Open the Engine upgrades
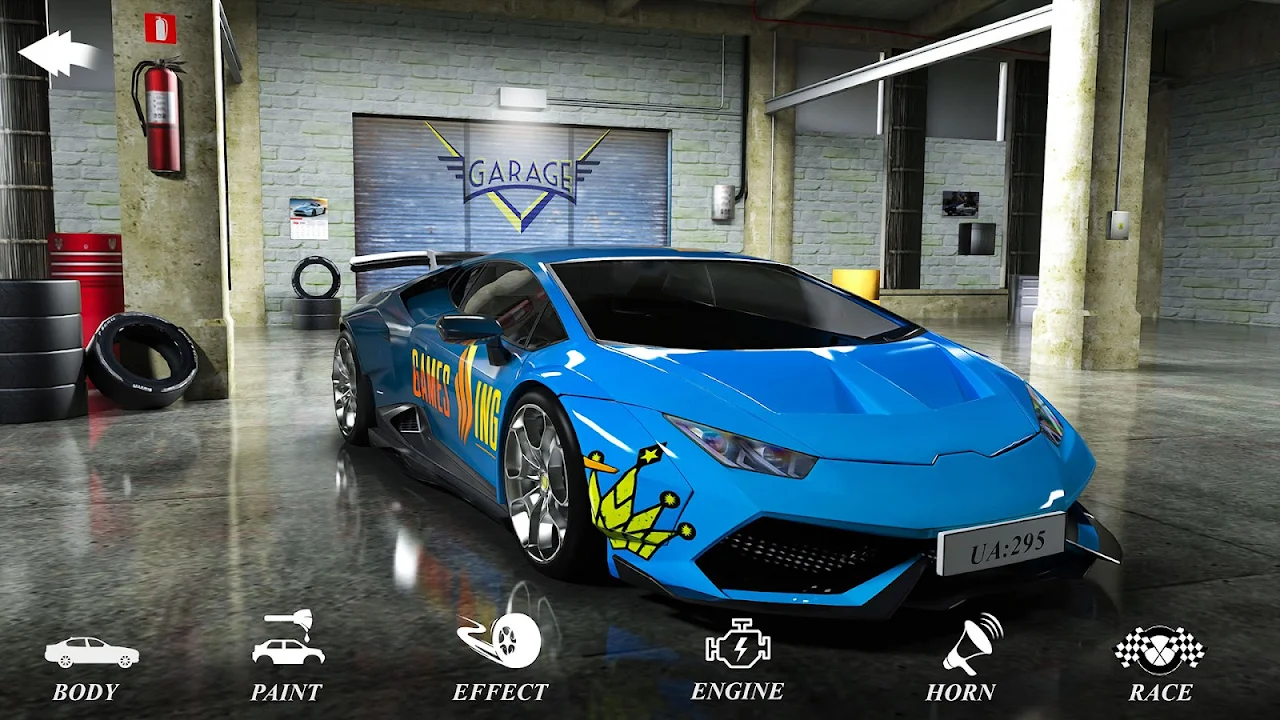 (737, 658)
